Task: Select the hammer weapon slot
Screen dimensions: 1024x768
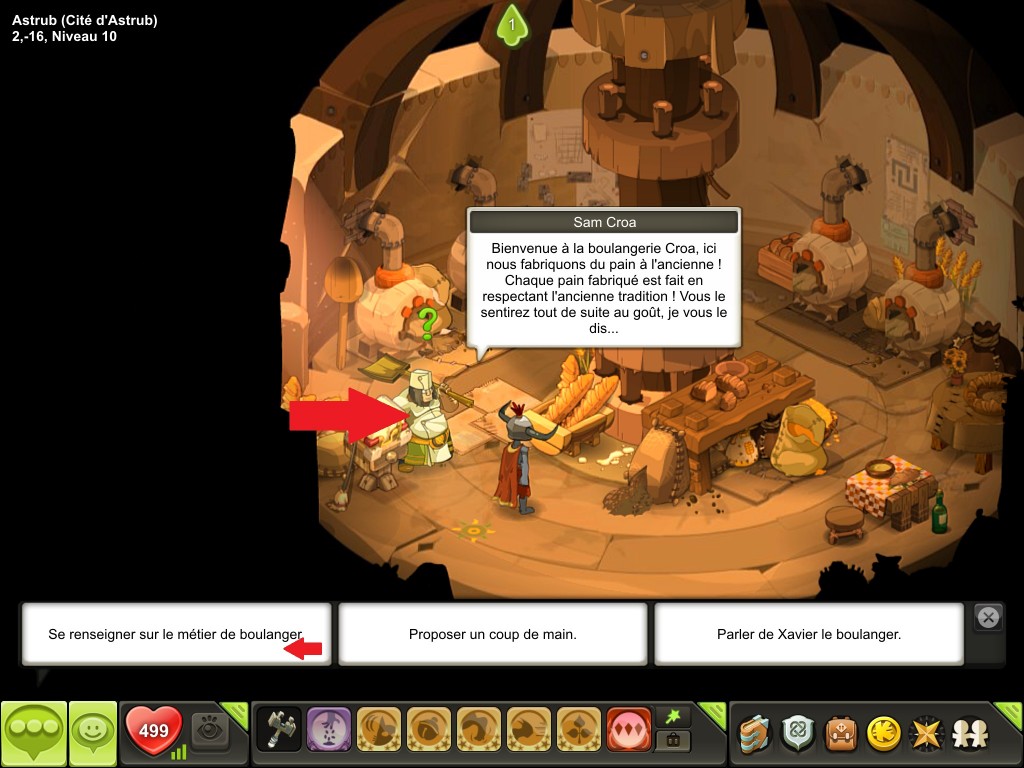Action: coord(279,732)
